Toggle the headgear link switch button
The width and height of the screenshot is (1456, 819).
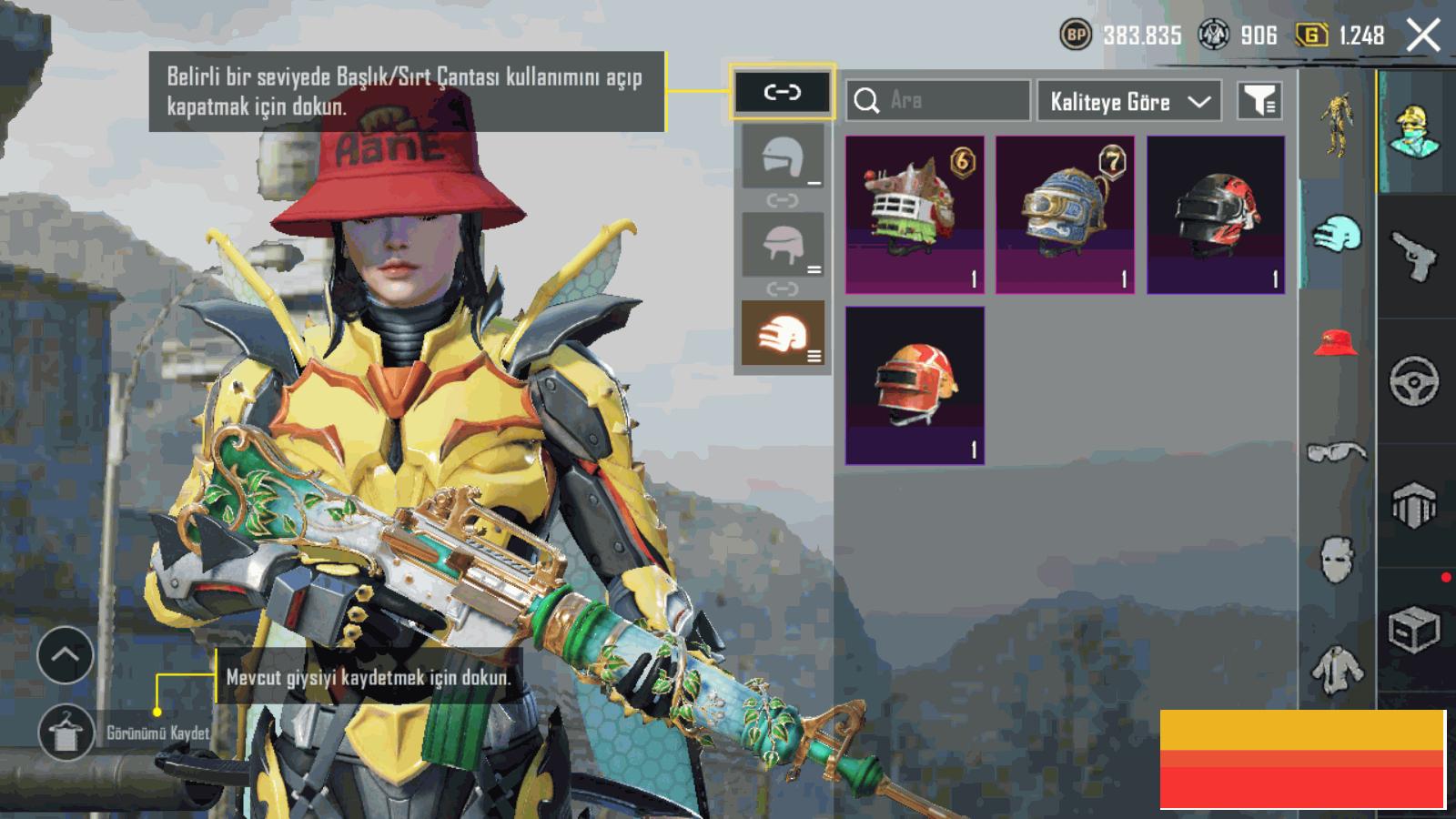click(782, 92)
